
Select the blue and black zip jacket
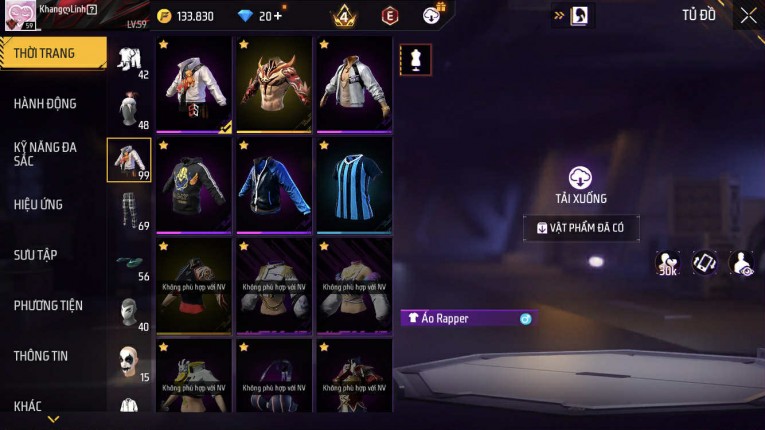click(274, 185)
